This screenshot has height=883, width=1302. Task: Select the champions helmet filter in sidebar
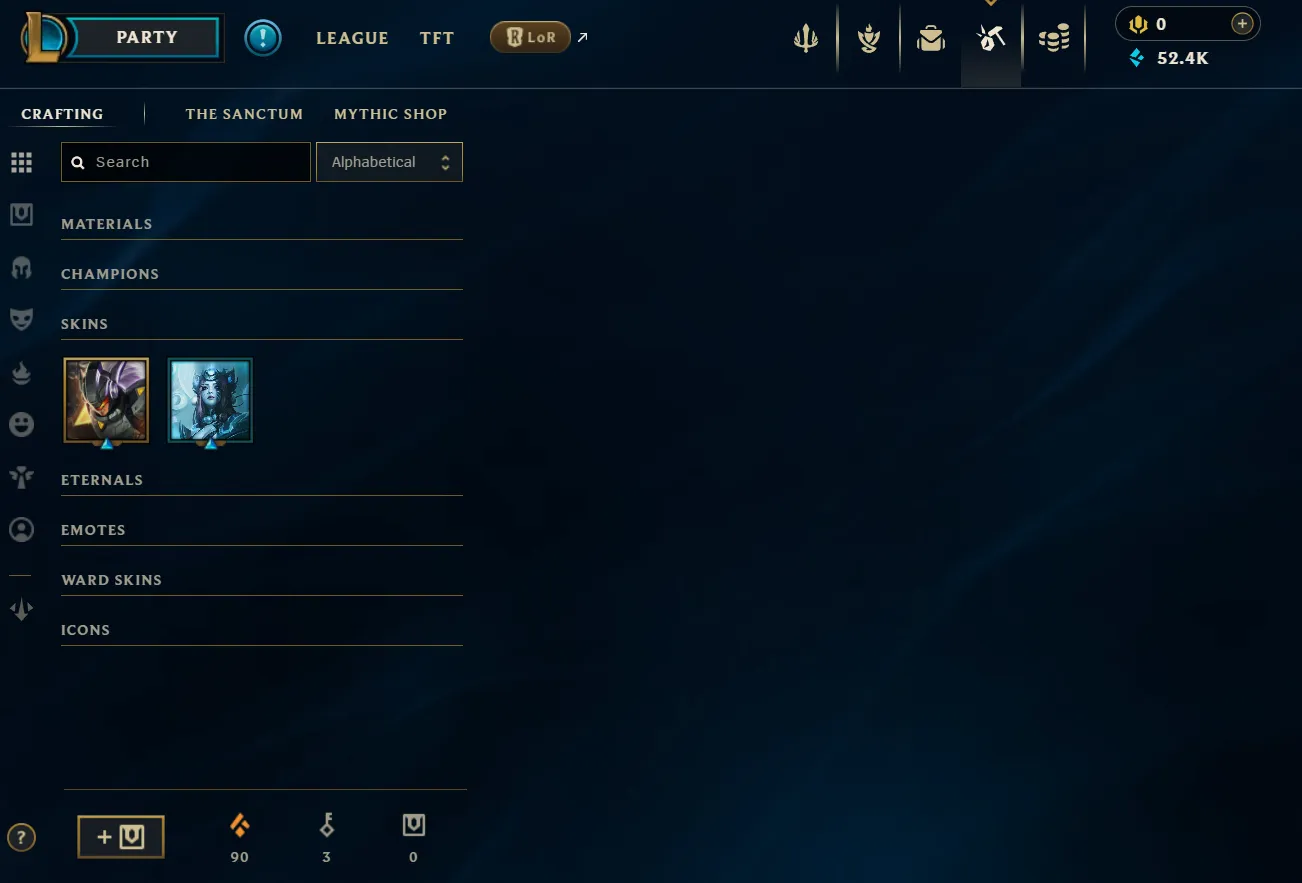coord(21,267)
